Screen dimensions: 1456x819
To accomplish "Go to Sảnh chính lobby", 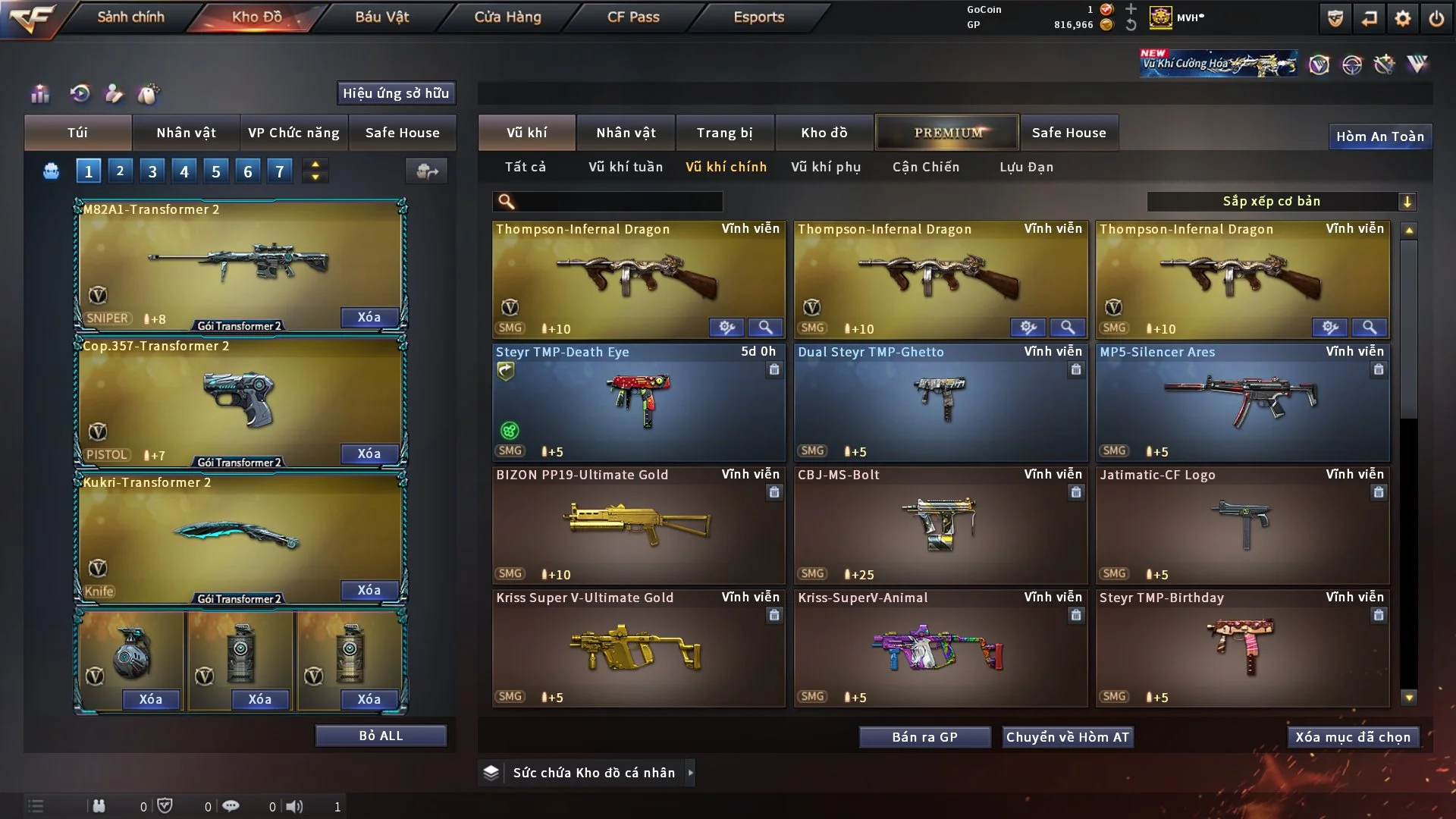I will click(130, 17).
